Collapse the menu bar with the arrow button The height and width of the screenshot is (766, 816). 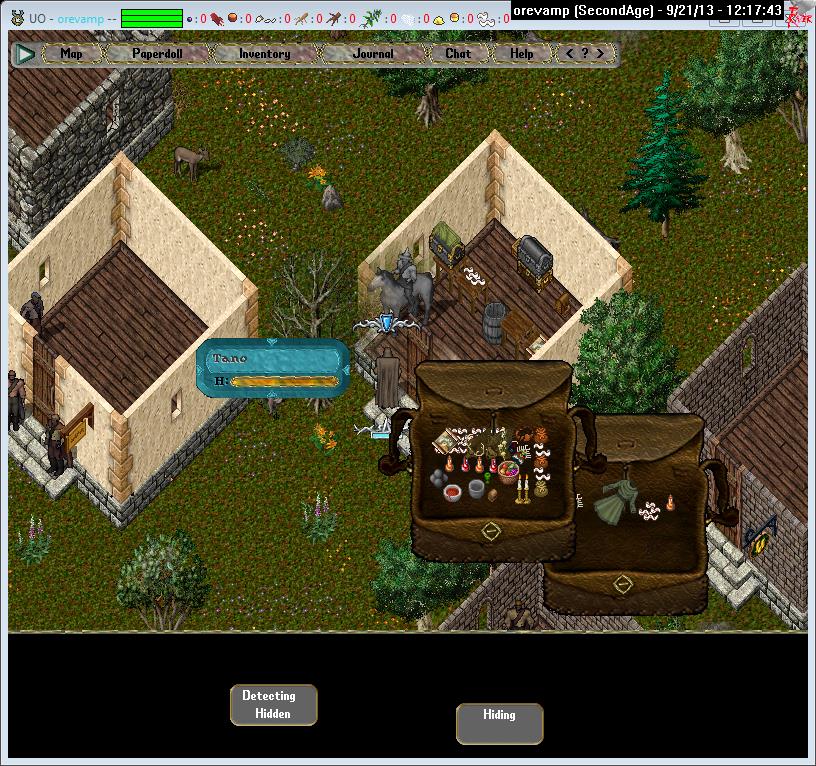pos(26,54)
